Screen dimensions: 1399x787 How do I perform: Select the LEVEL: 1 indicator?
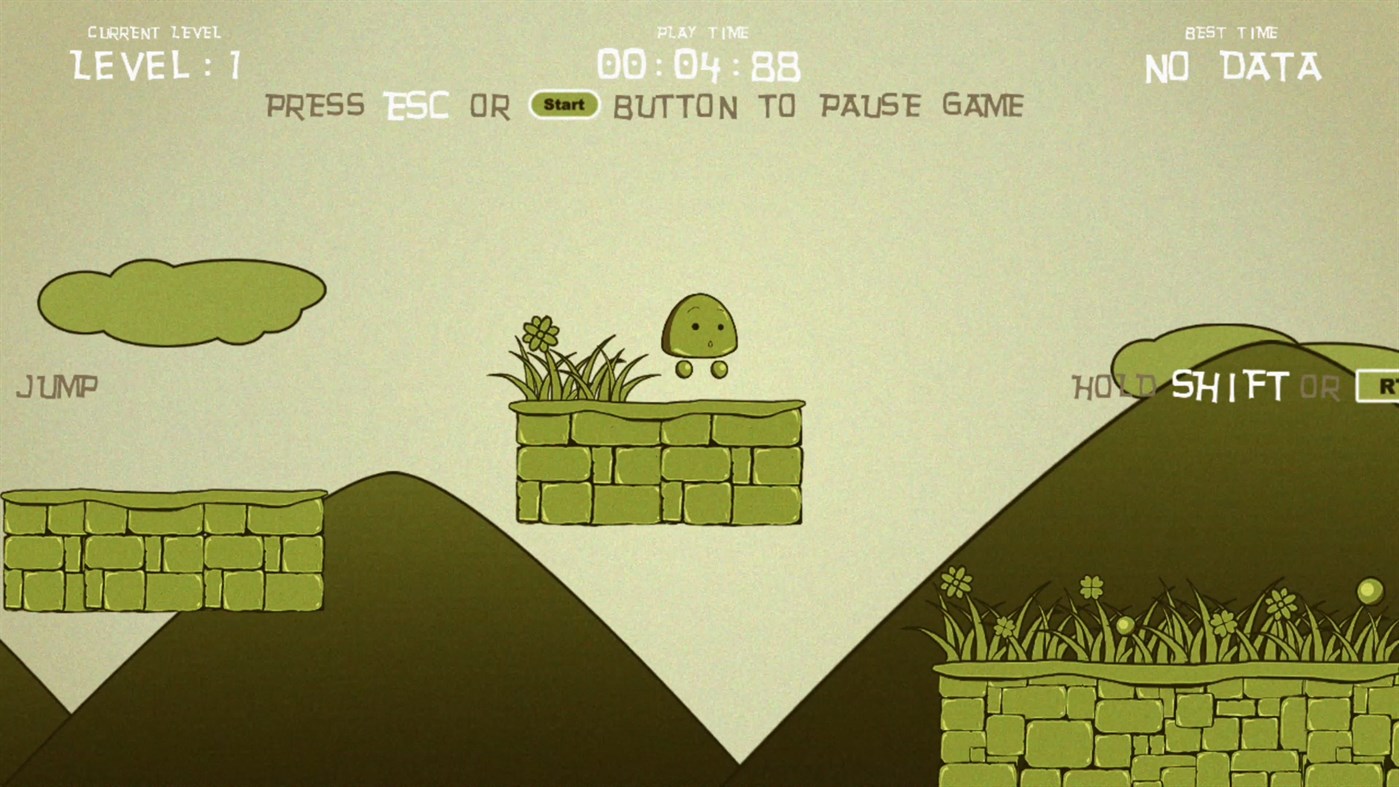tap(157, 65)
